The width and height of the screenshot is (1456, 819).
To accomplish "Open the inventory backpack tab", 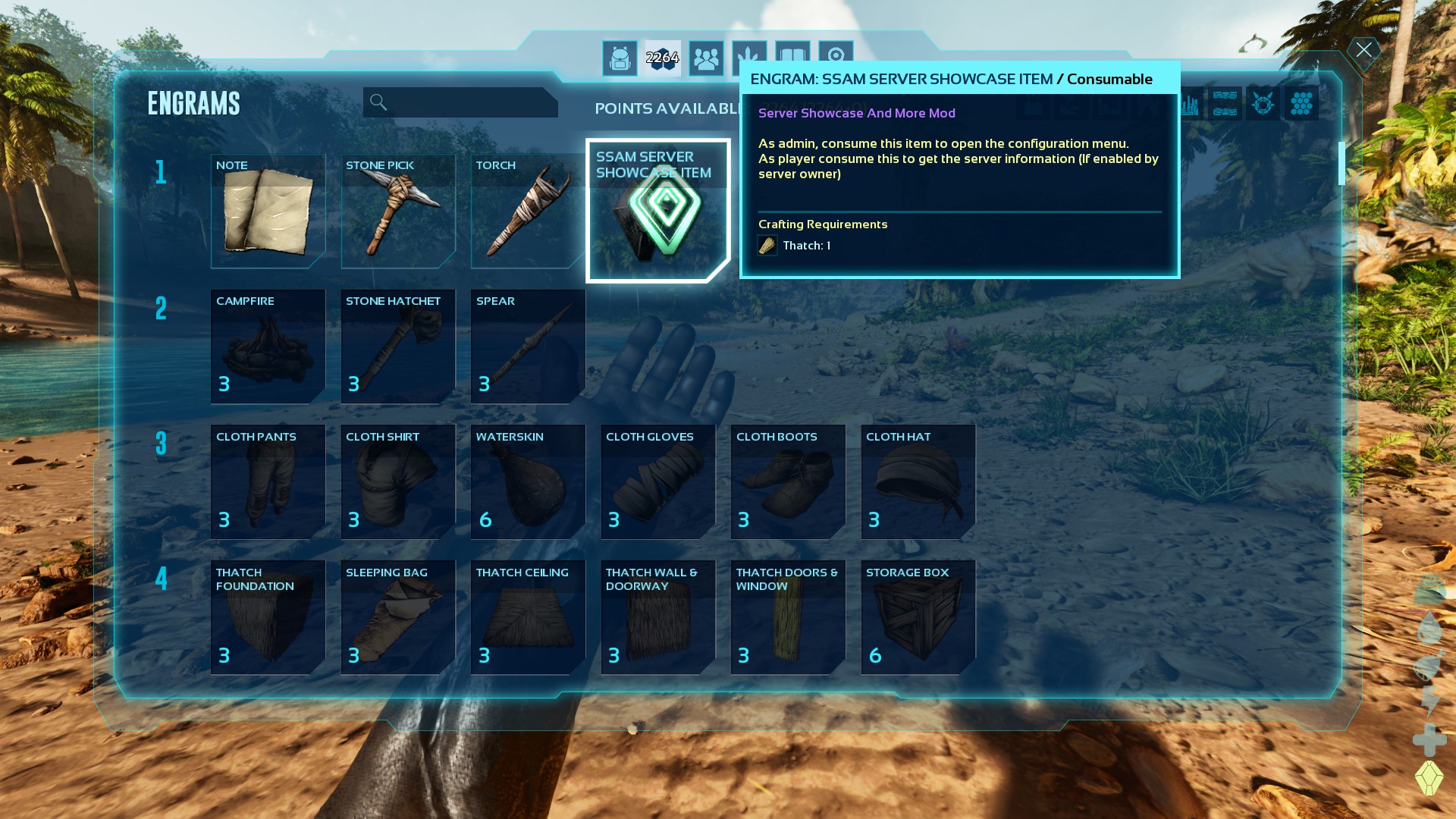I will pos(620,58).
